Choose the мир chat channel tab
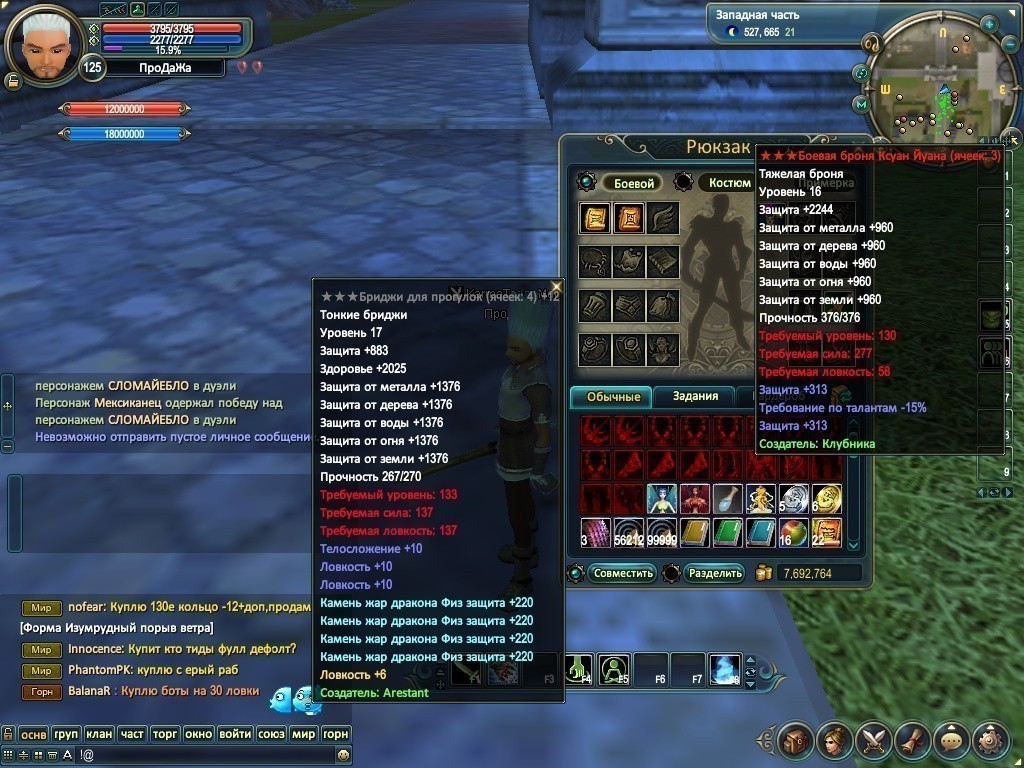 [x=303, y=734]
